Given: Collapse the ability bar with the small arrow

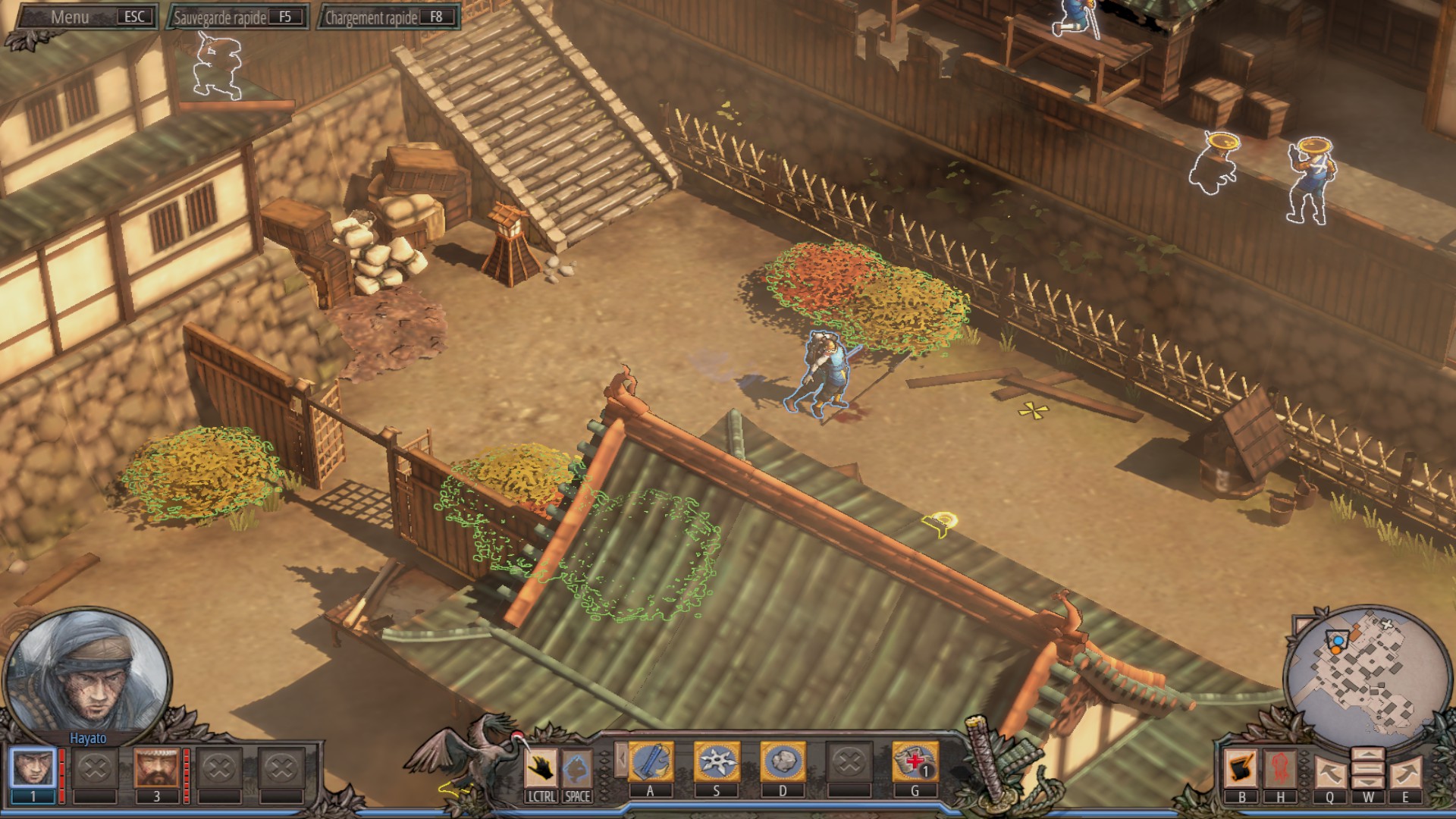Looking at the screenshot, I should click(x=621, y=758).
